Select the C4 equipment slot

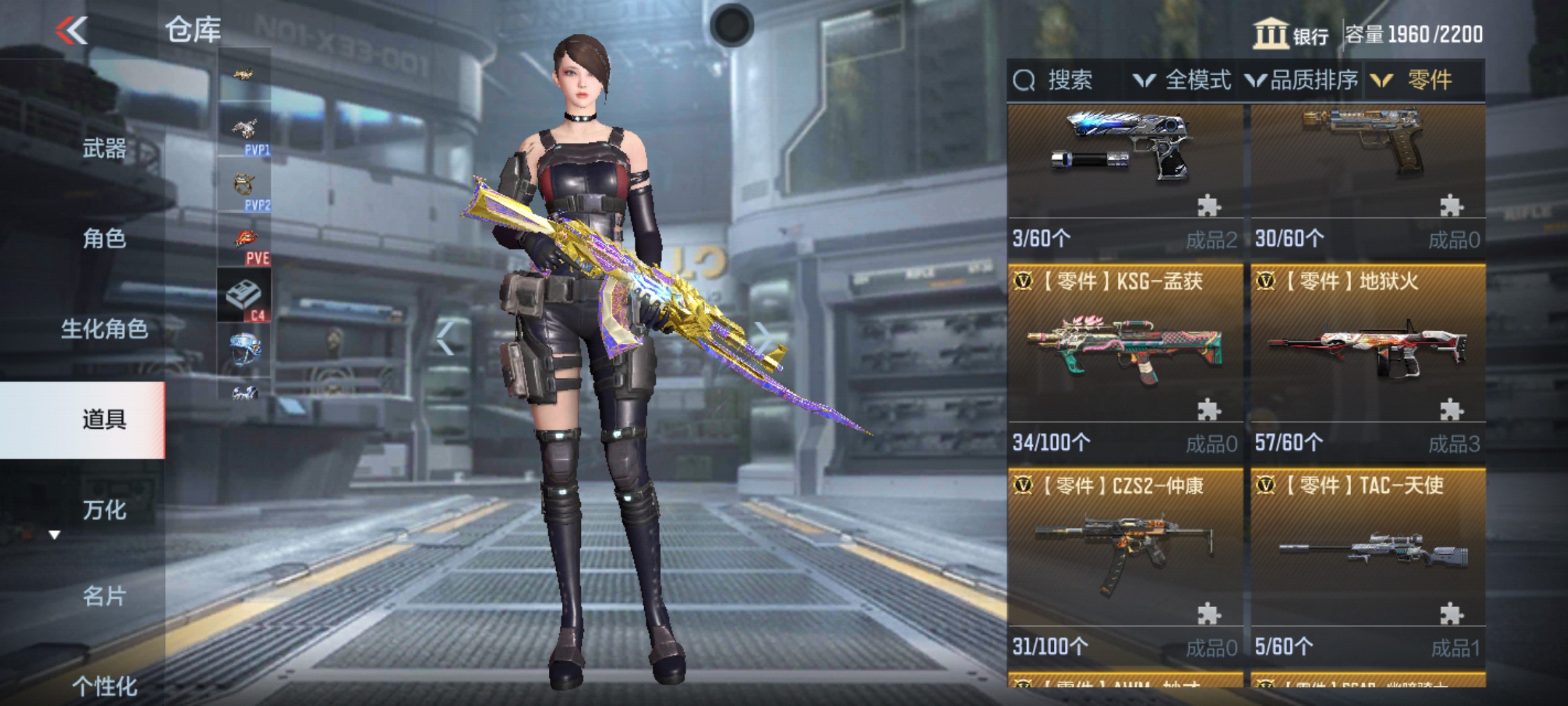click(x=244, y=295)
